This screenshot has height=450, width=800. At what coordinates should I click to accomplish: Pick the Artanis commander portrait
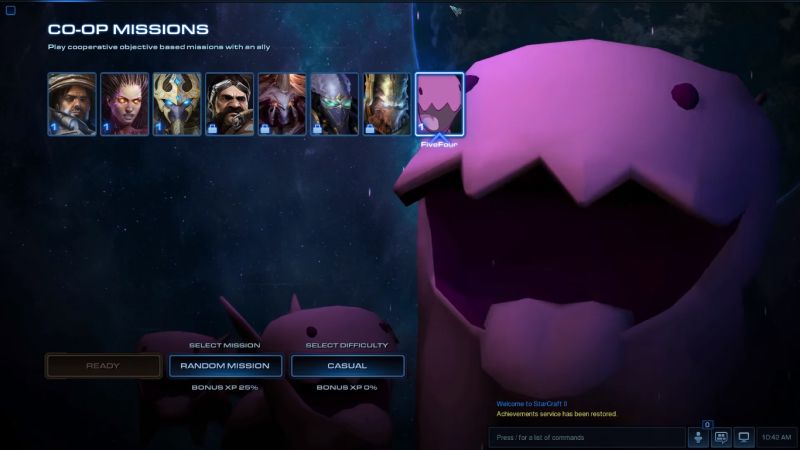[177, 103]
